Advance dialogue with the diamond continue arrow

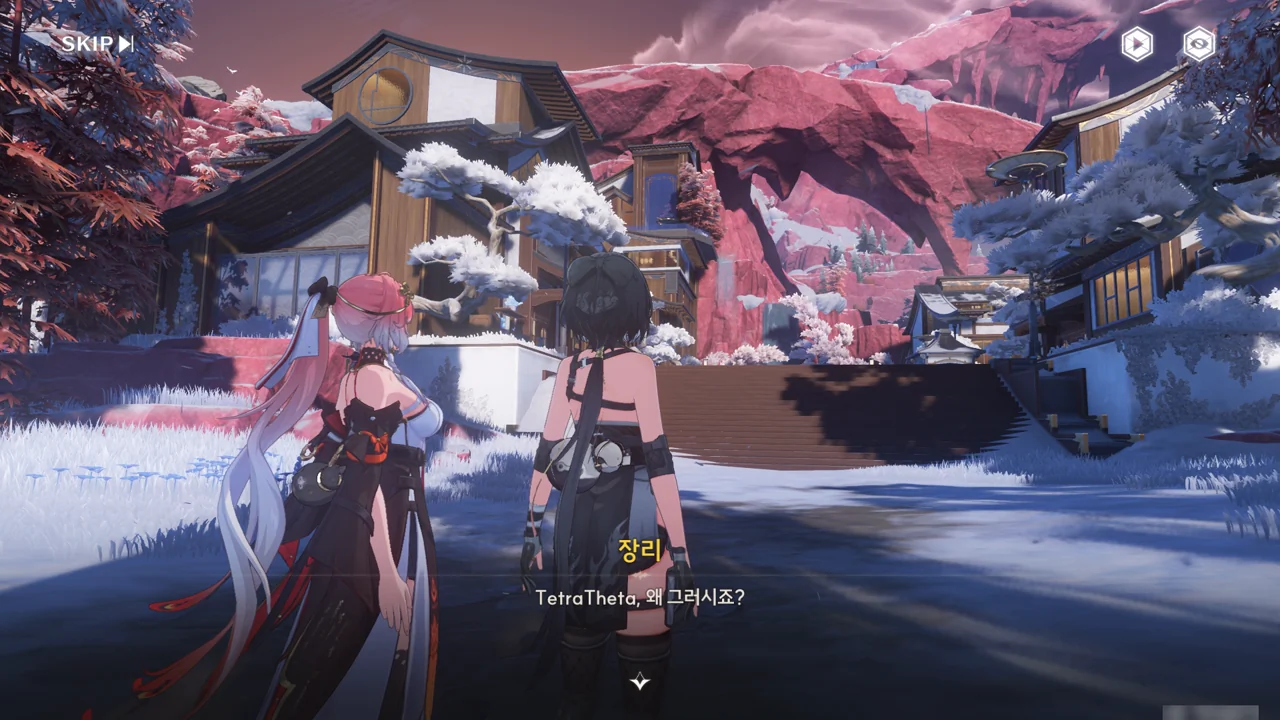pyautogui.click(x=640, y=682)
